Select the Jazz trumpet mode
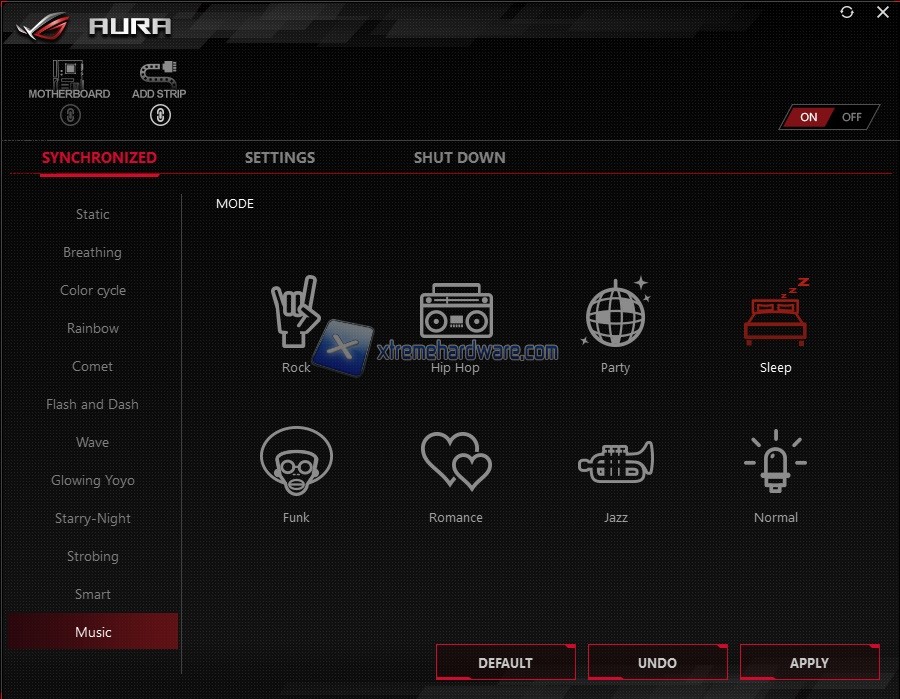This screenshot has height=699, width=900. (615, 462)
